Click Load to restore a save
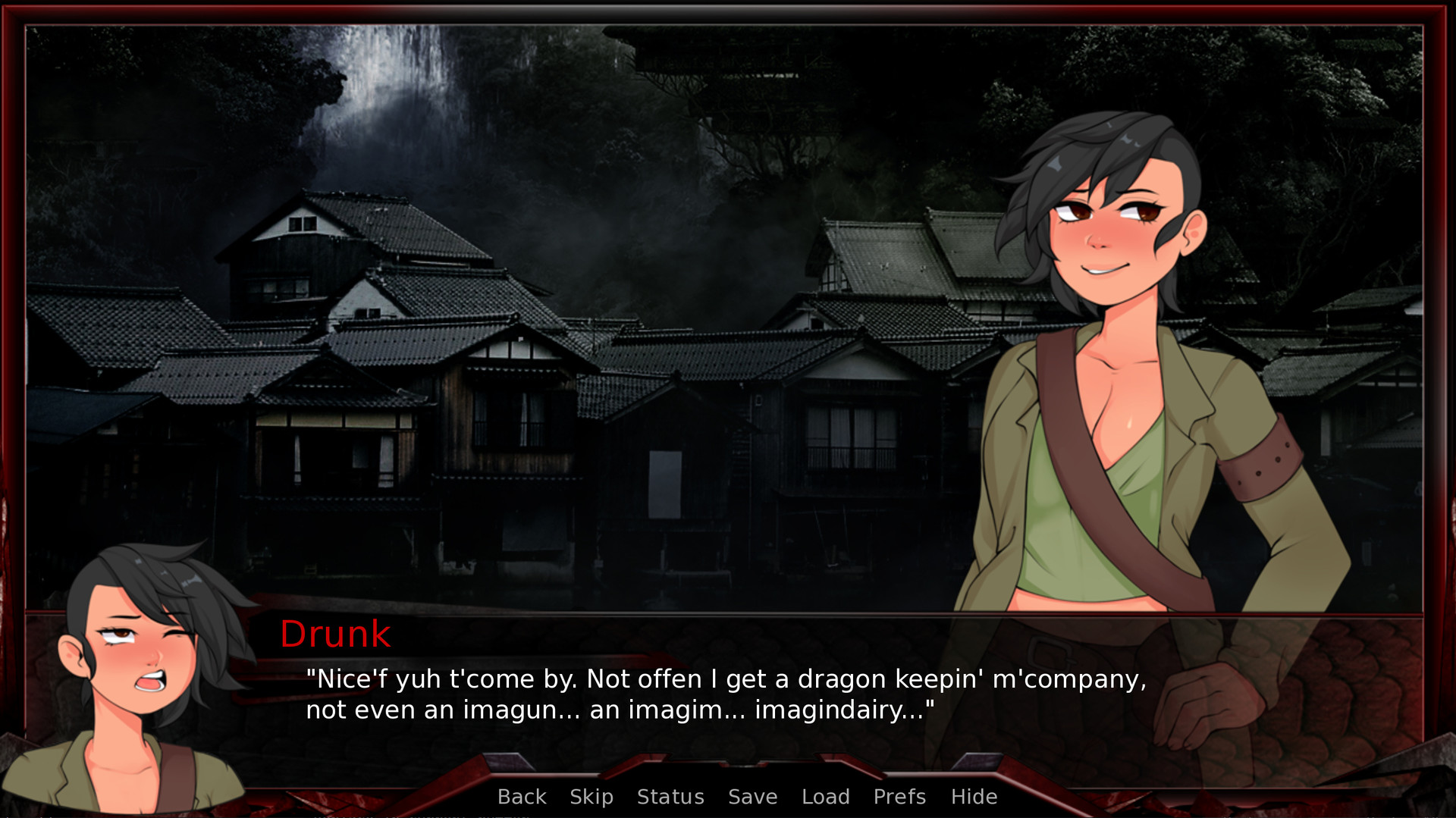Image resolution: width=1456 pixels, height=818 pixels. click(x=826, y=797)
